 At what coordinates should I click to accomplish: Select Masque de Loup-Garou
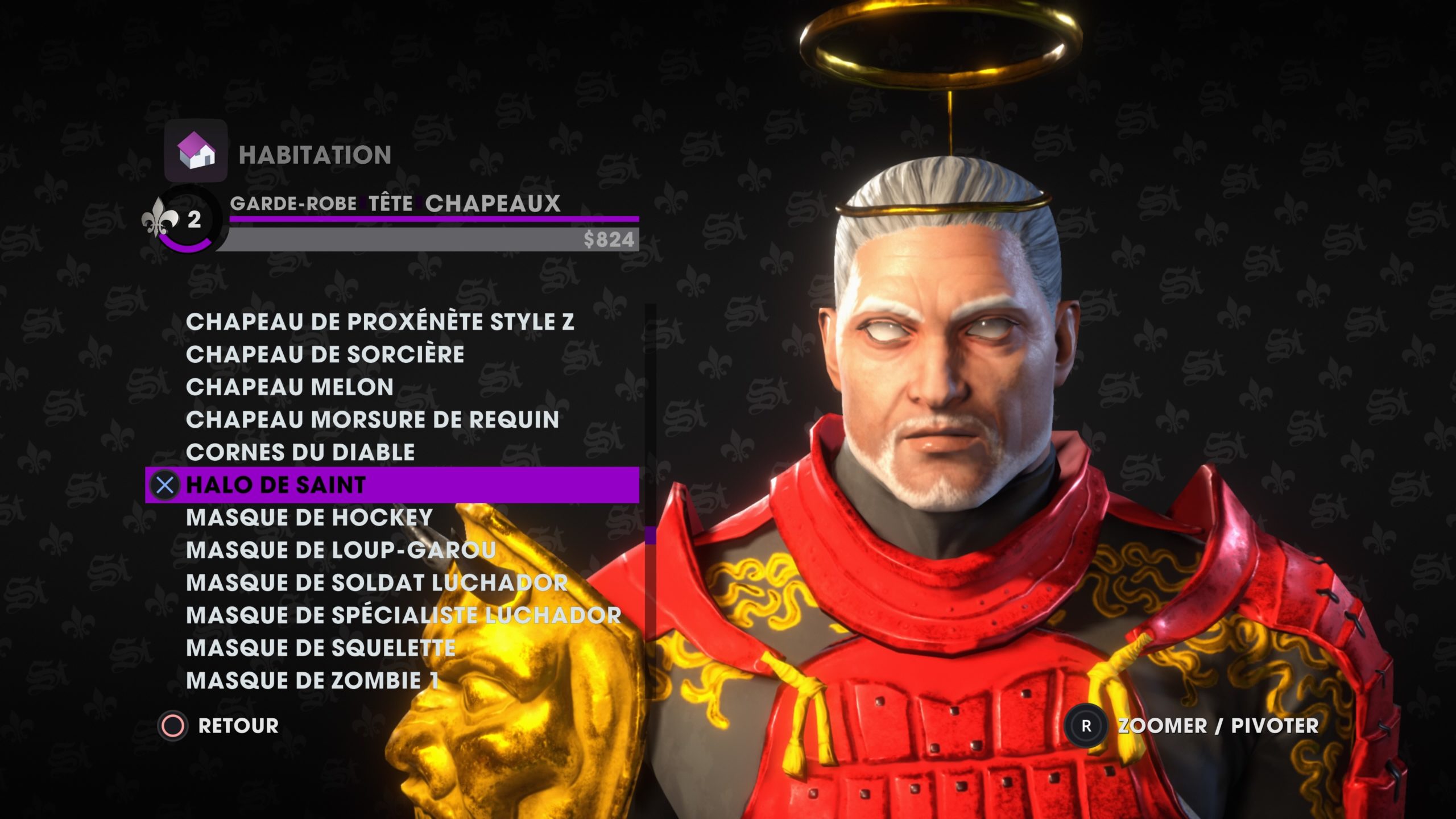(x=341, y=550)
